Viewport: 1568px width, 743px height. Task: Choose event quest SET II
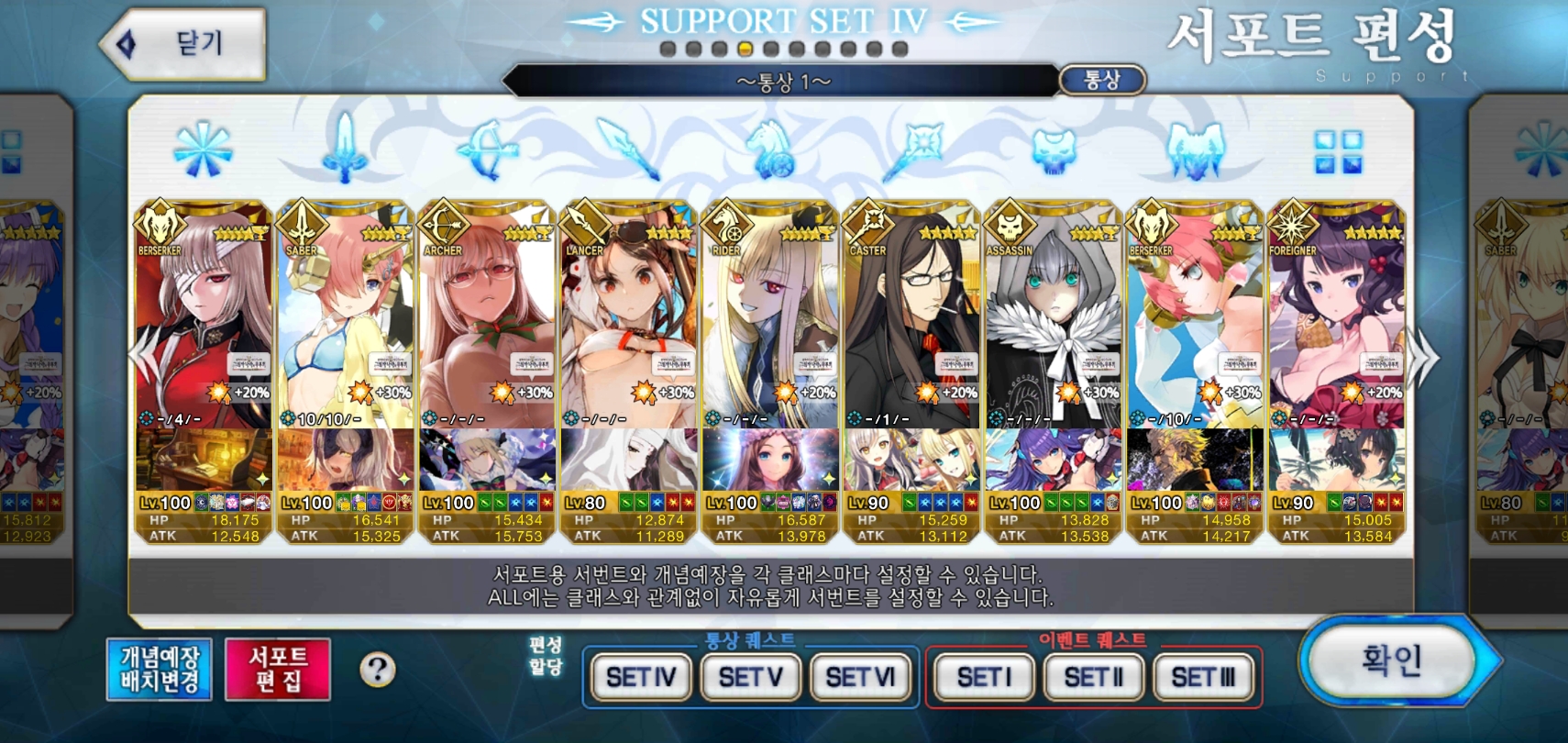tap(1094, 678)
